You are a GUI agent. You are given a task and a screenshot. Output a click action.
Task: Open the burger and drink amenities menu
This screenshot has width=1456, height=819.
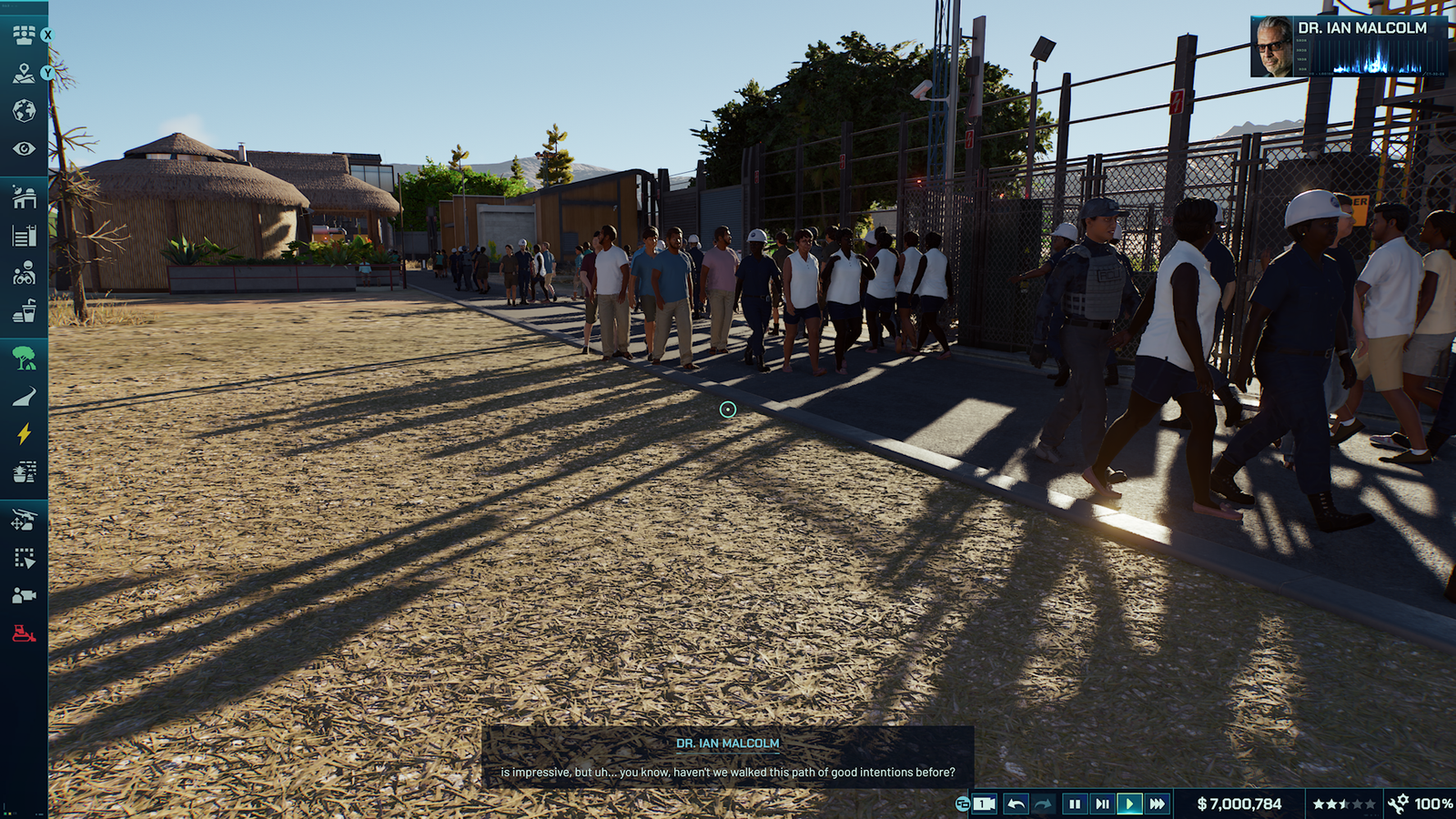pyautogui.click(x=24, y=311)
